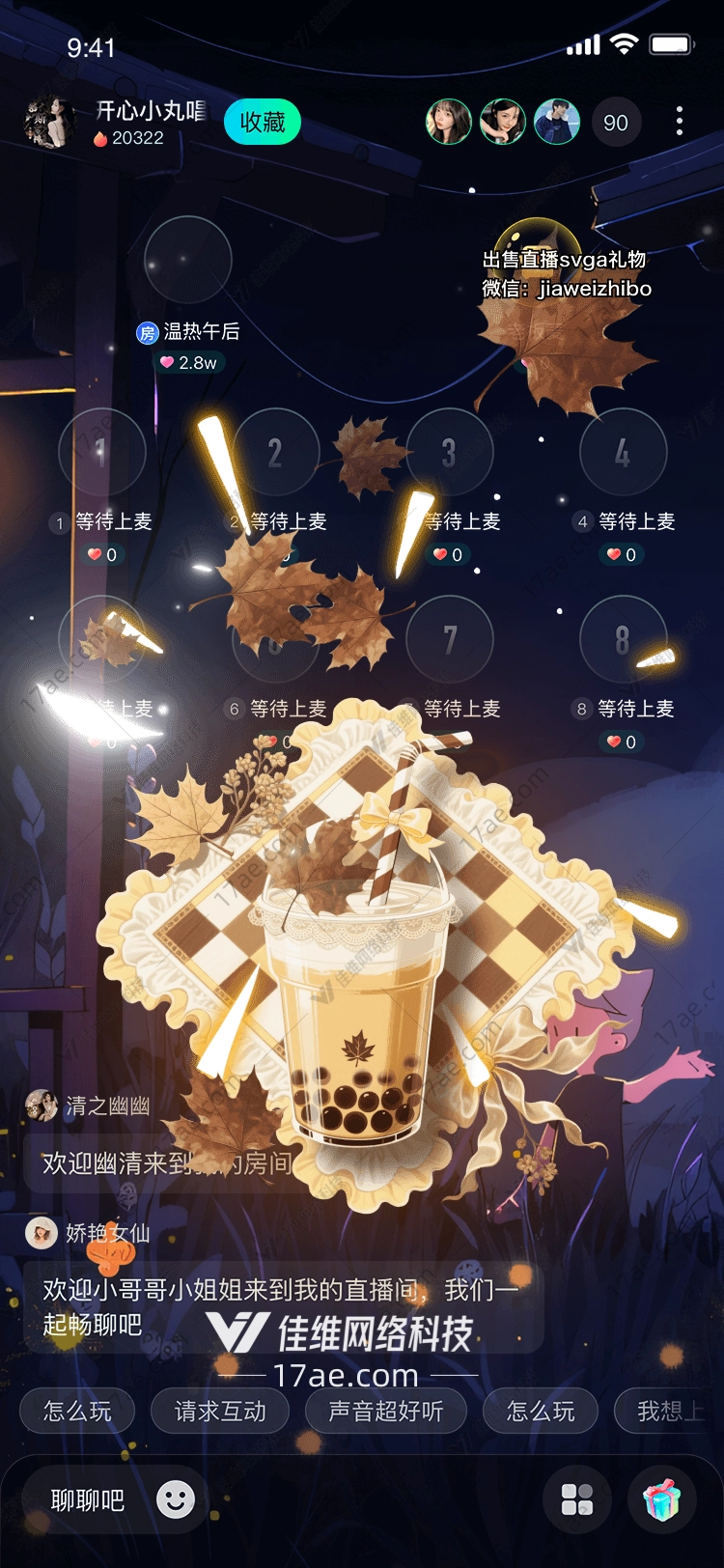Viewport: 724px width, 1568px height.
Task: Pick mic seat number 7
Action: [450, 639]
